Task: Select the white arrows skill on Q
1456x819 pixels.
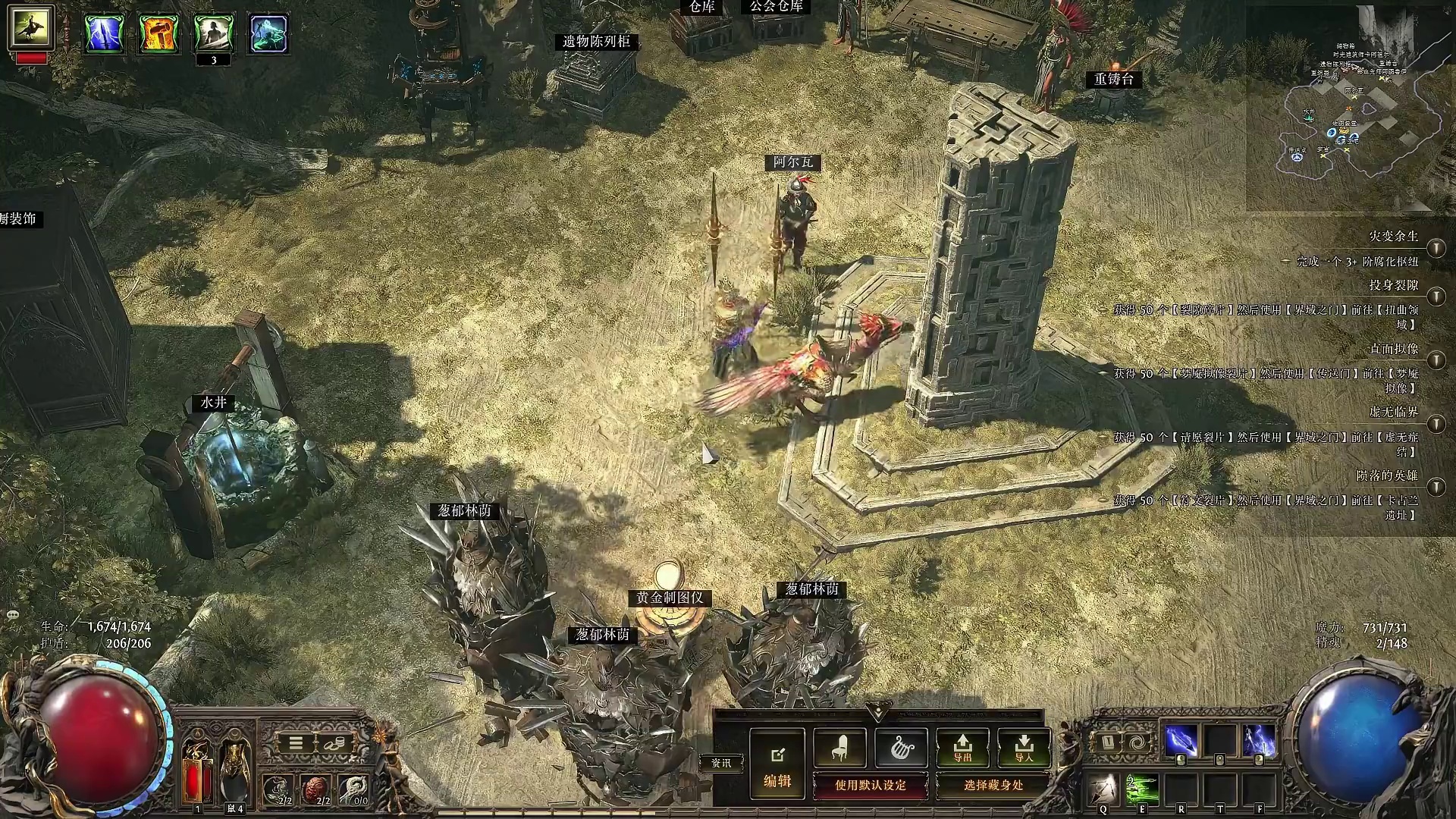Action: click(1103, 790)
